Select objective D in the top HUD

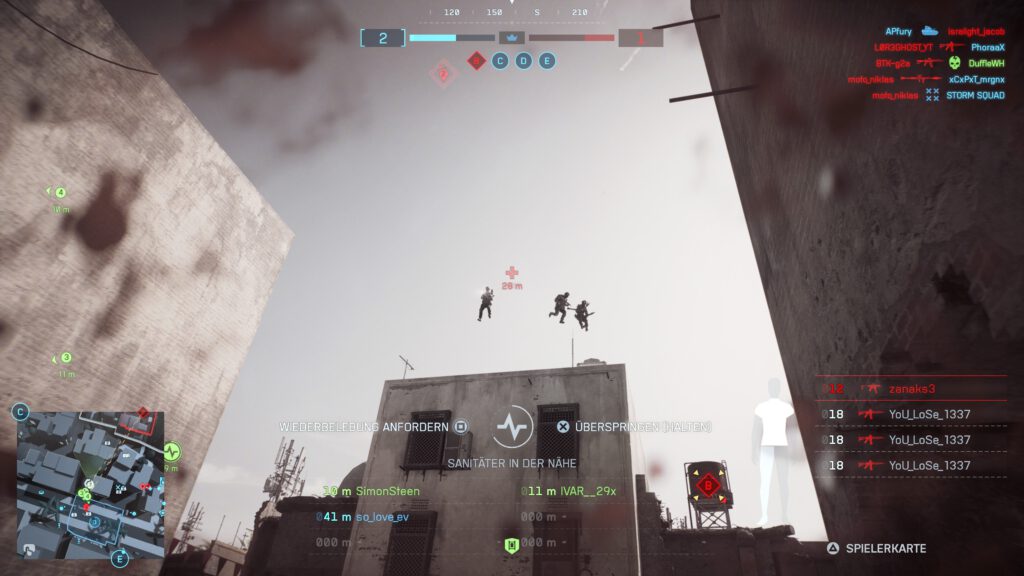(x=523, y=61)
